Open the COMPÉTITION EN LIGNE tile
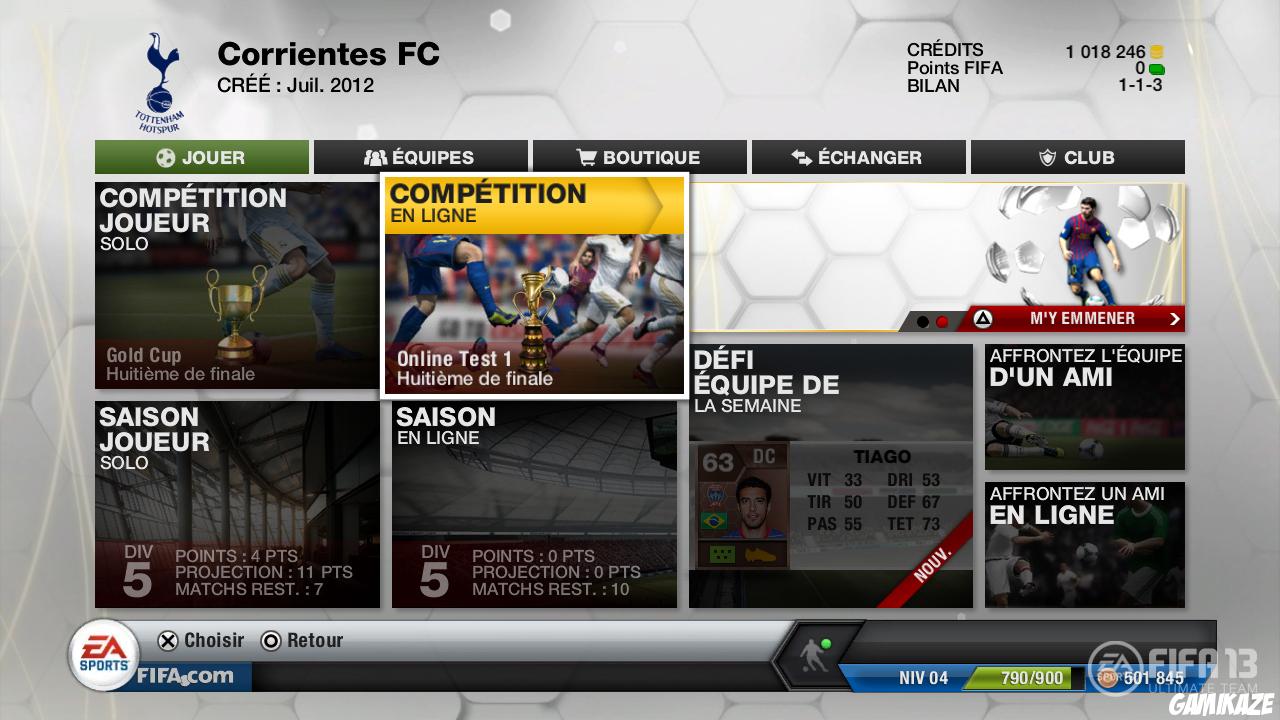 [x=534, y=285]
